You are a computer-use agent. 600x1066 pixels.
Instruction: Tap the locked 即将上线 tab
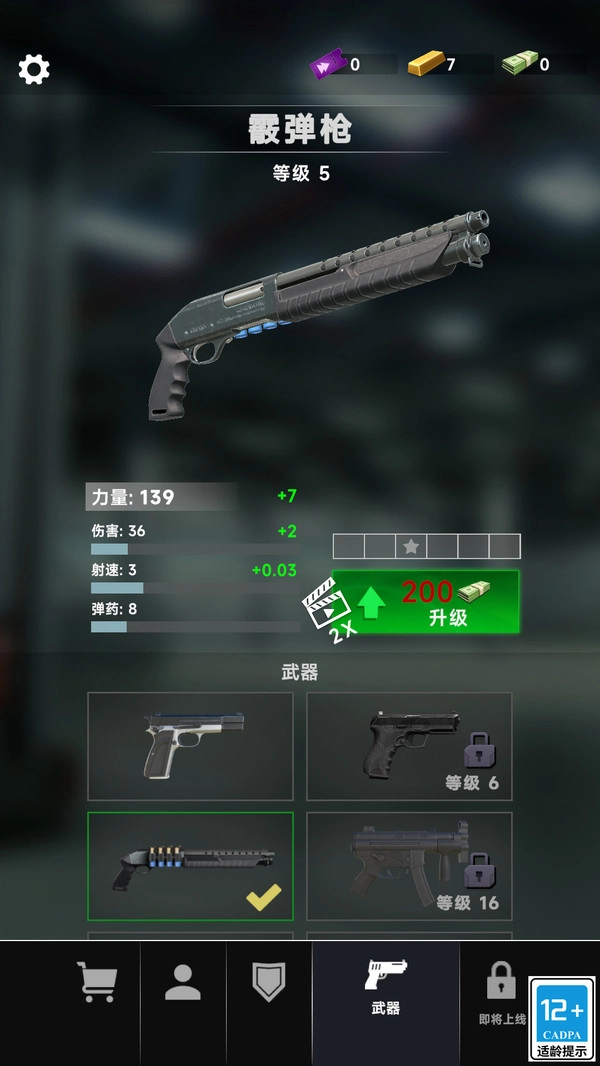(x=501, y=990)
